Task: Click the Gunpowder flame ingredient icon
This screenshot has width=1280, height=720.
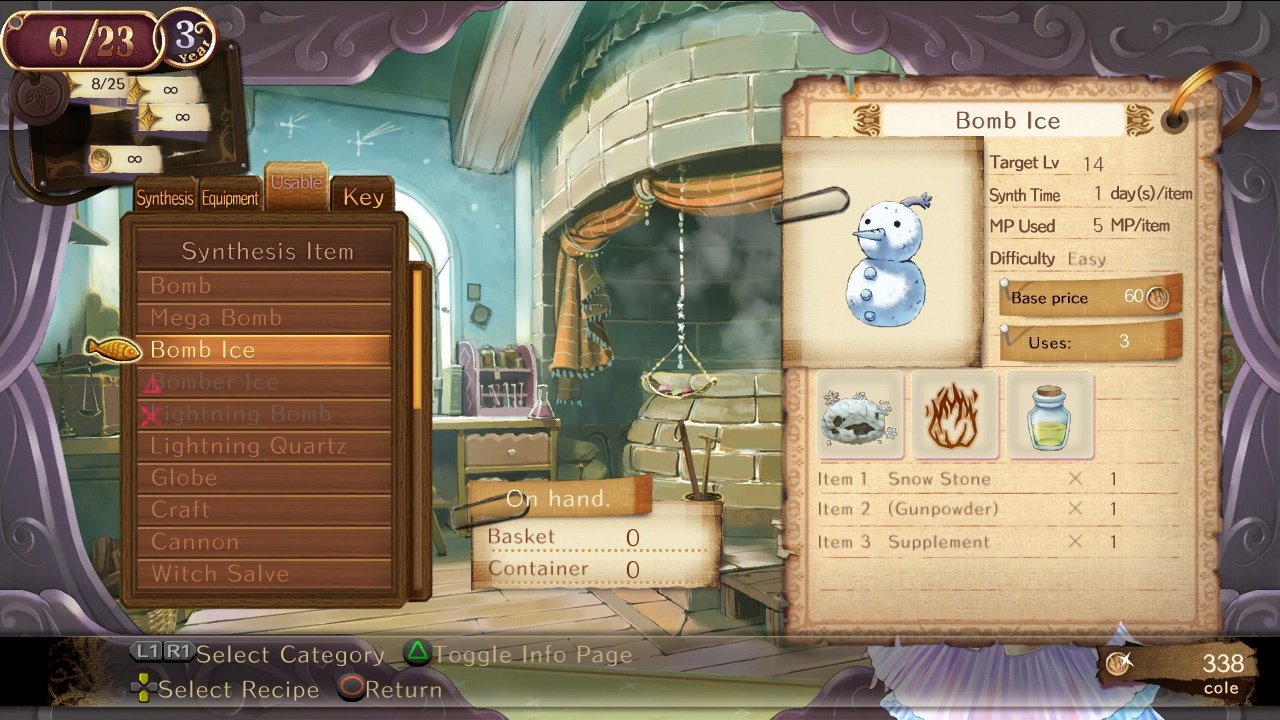Action: (953, 414)
